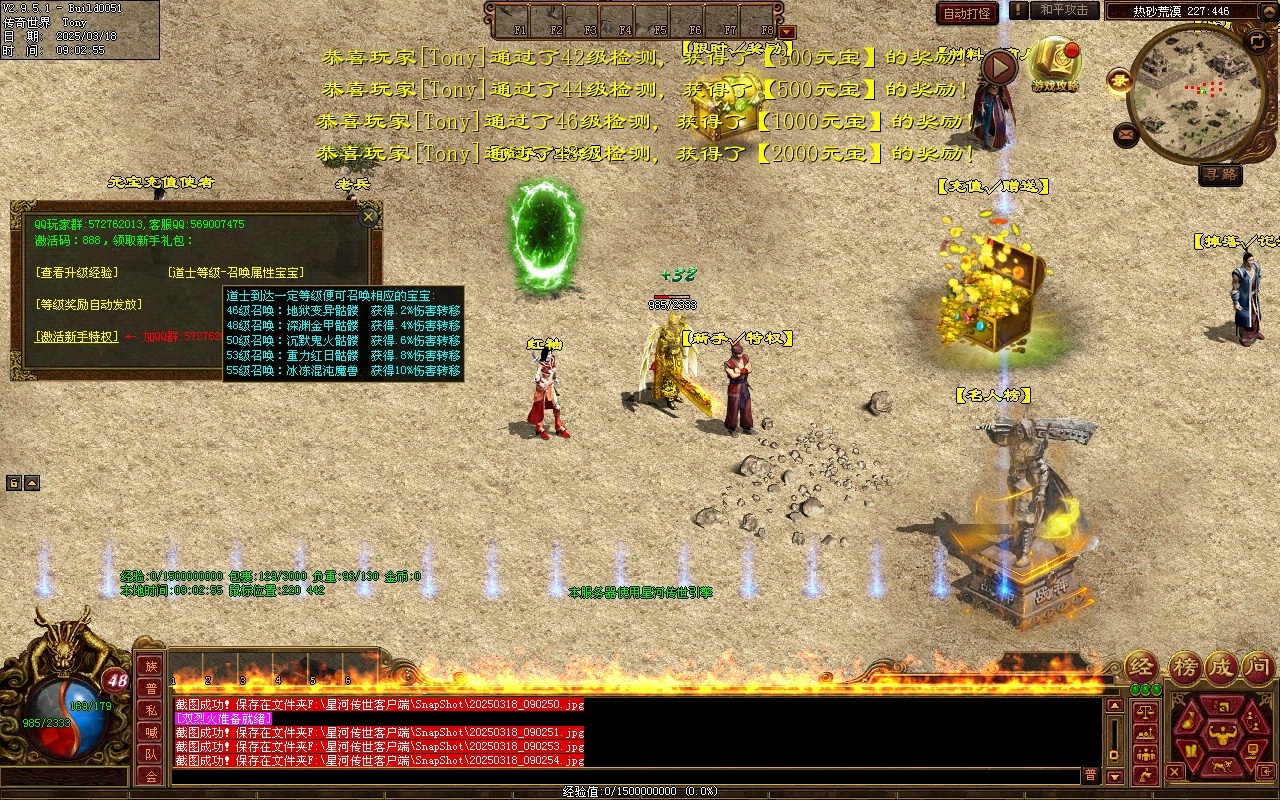Switch chat to 喊 shout channel
This screenshot has width=1280, height=800.
150,732
